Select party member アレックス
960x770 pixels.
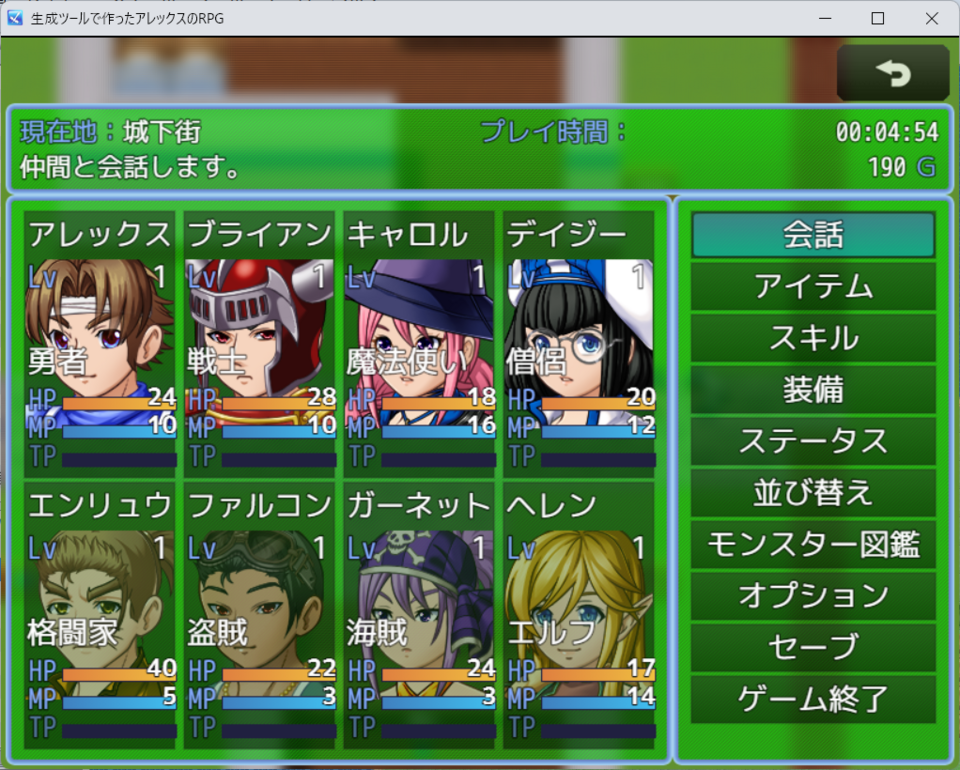[x=100, y=340]
